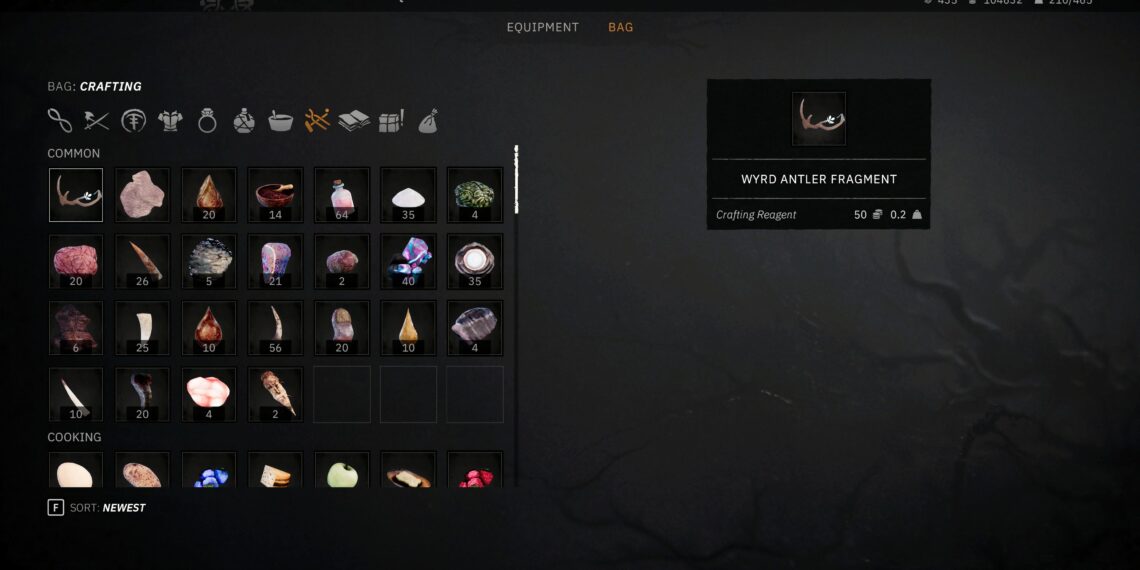Open the Bag tab
This screenshot has height=570, width=1140.
[620, 27]
